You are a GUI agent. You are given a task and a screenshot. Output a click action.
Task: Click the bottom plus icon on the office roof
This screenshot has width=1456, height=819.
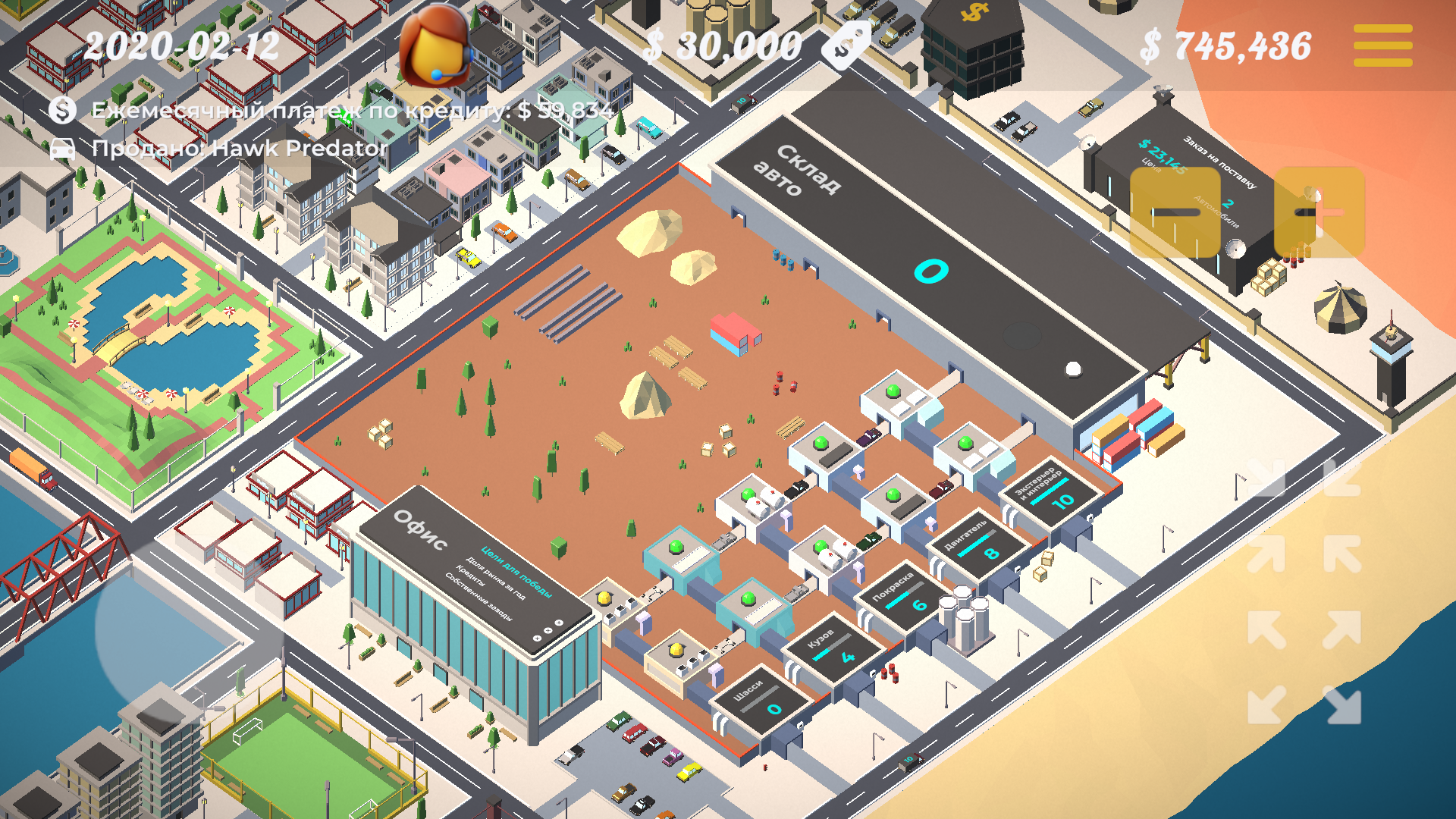point(537,639)
